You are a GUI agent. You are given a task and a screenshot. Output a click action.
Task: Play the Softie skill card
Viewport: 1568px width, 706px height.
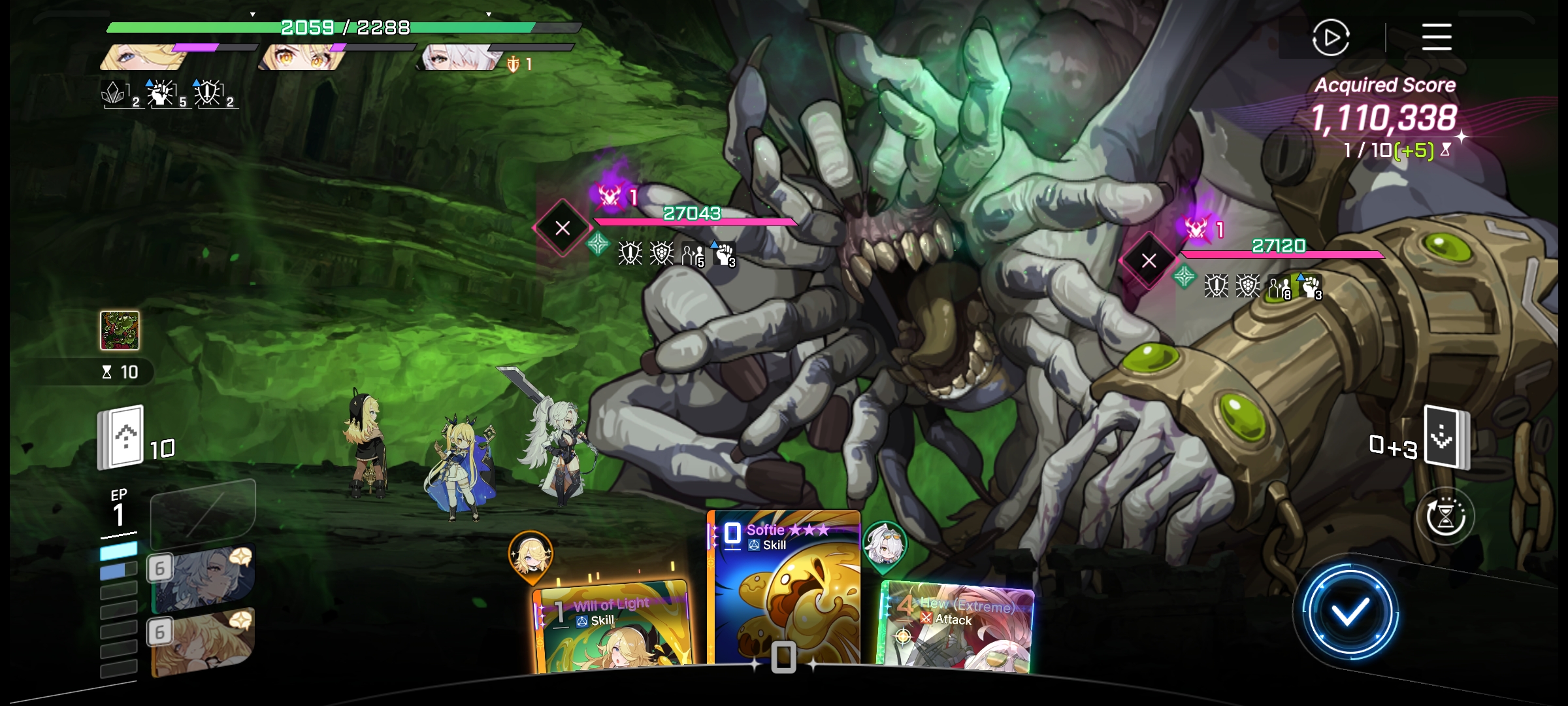[785, 588]
